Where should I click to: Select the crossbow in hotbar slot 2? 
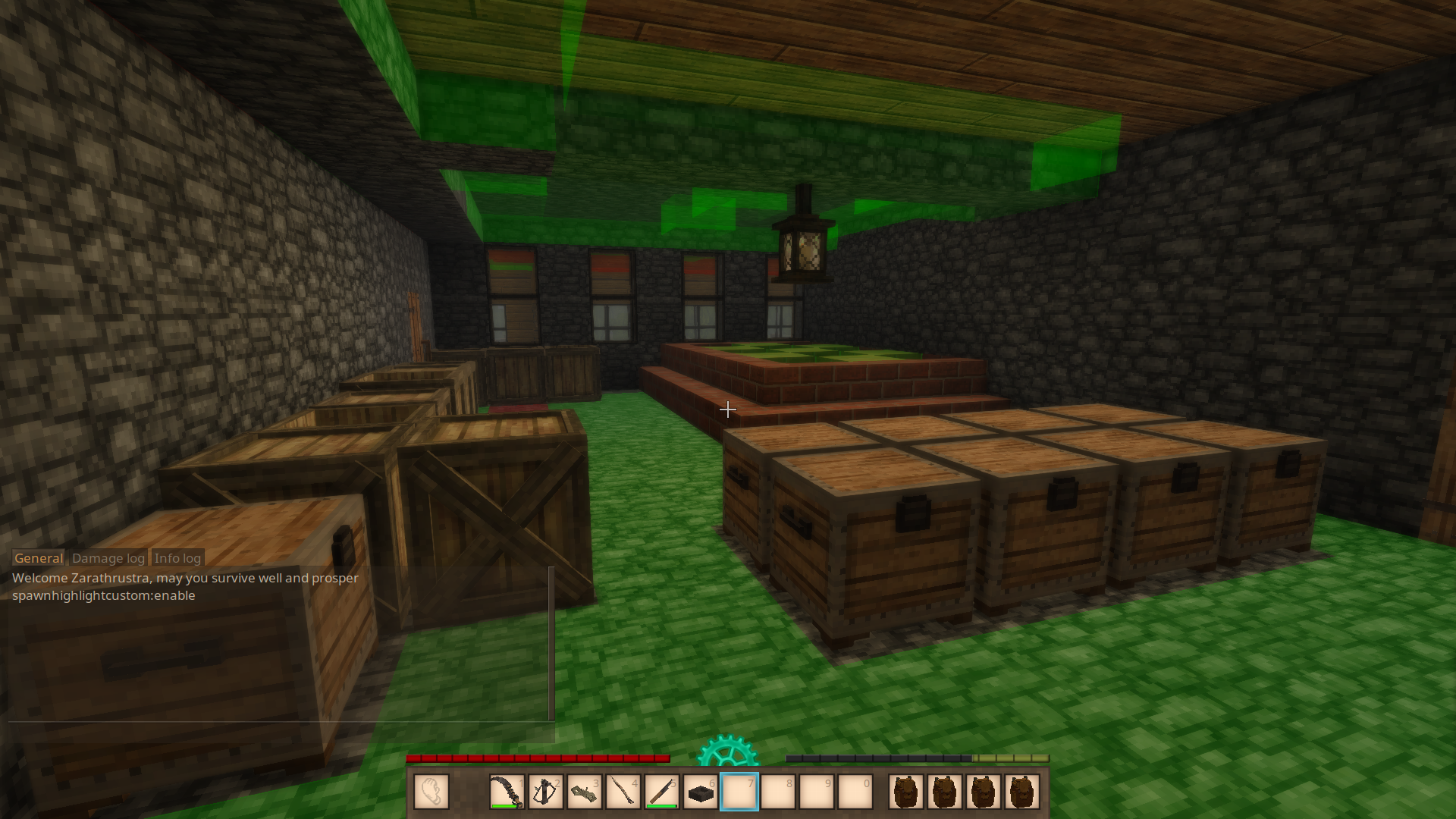tap(545, 792)
